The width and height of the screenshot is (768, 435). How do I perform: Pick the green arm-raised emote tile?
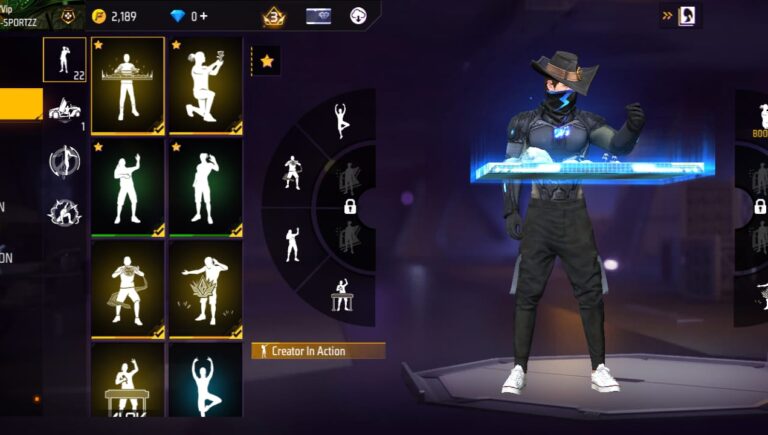[x=127, y=187]
